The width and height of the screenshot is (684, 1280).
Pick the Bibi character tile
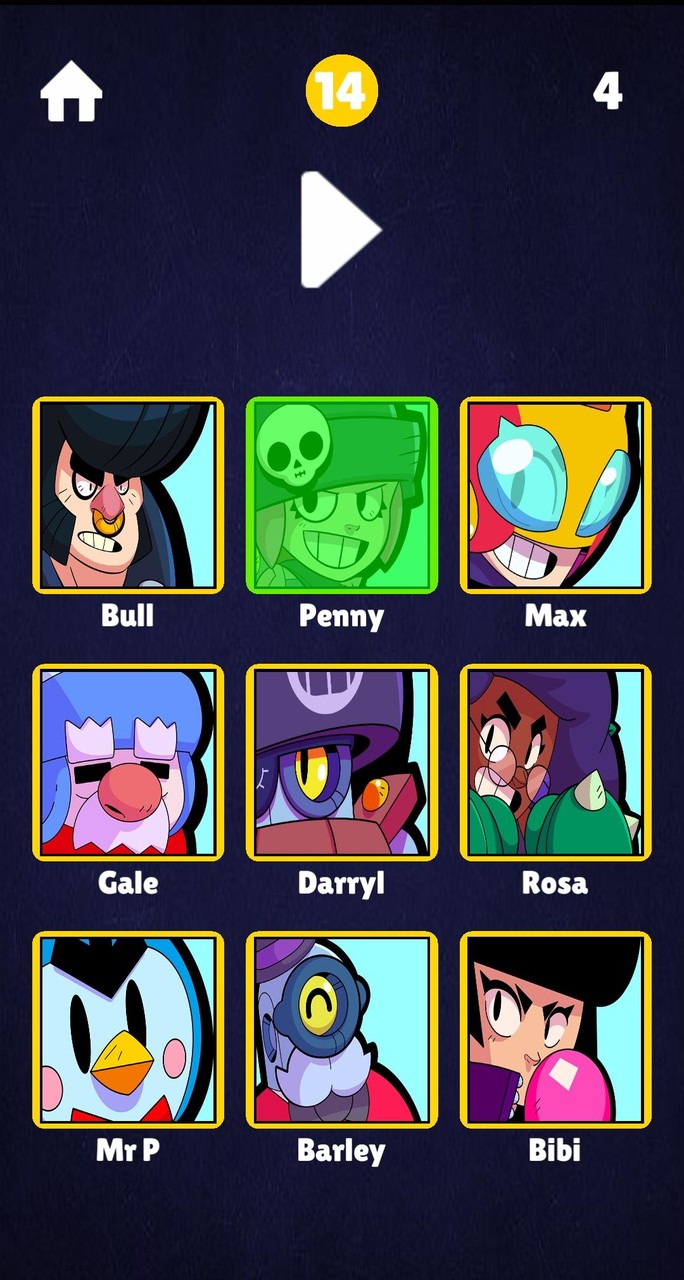(555, 1029)
